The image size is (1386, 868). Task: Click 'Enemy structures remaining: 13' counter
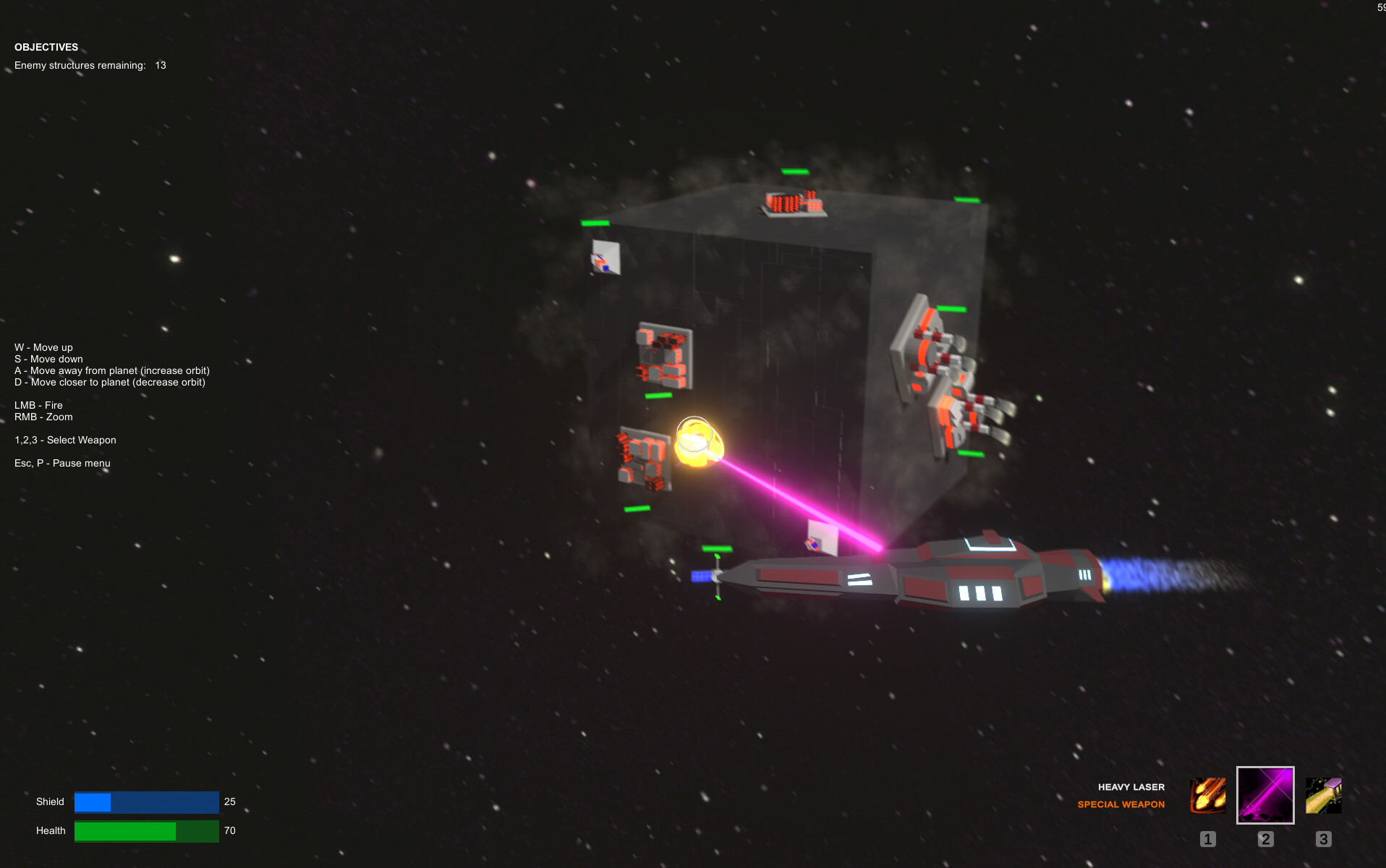(x=90, y=65)
